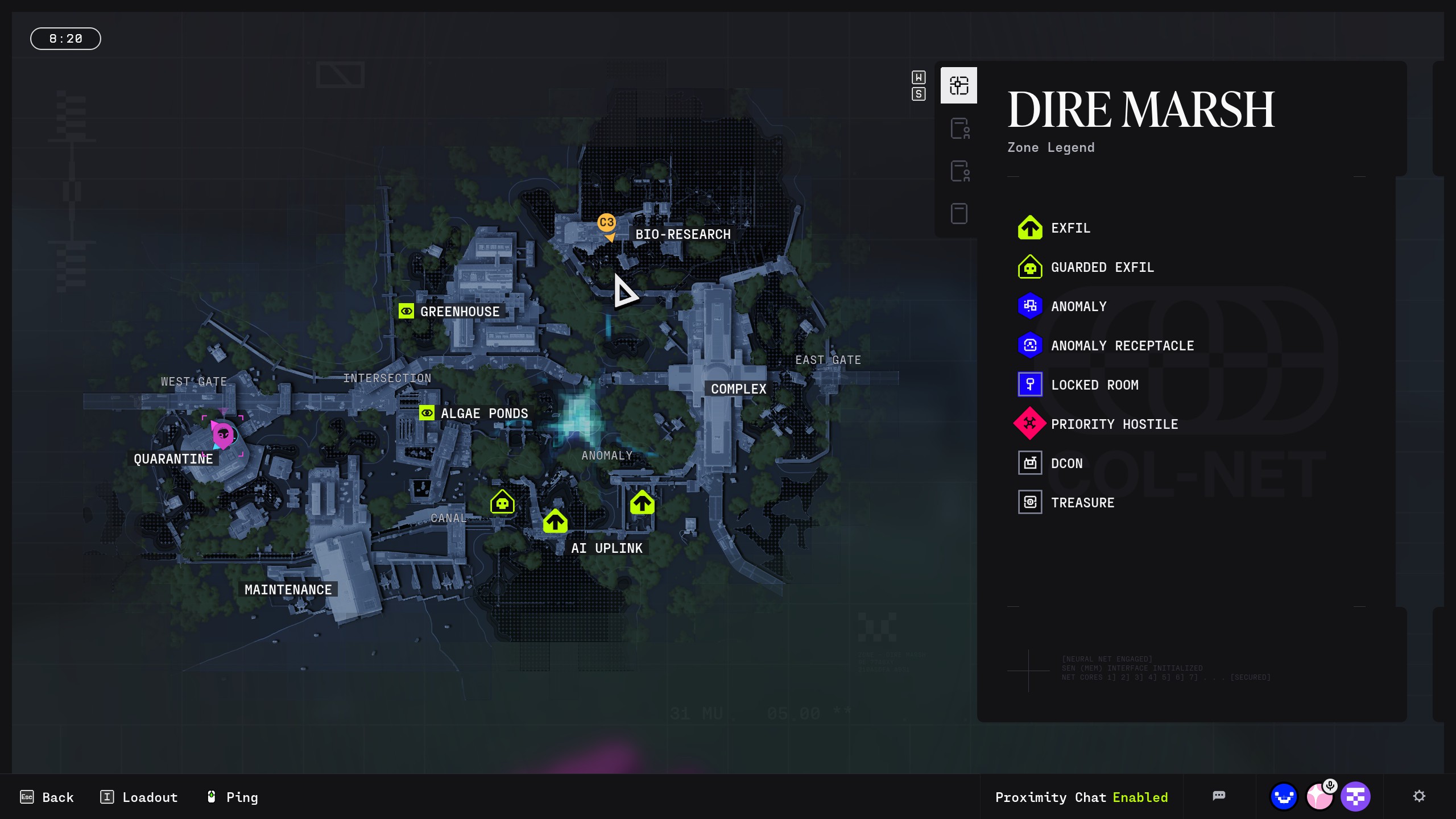This screenshot has width=1456, height=819.
Task: Select the orange C3 marker near Bio-Research
Action: coord(606,223)
